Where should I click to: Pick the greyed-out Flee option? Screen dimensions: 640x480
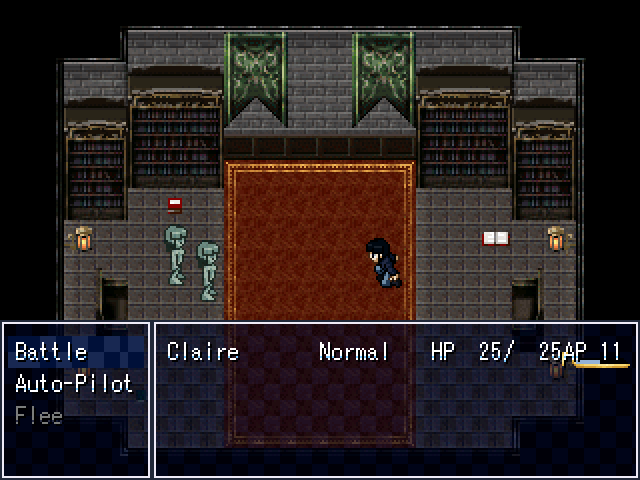[x=39, y=416]
